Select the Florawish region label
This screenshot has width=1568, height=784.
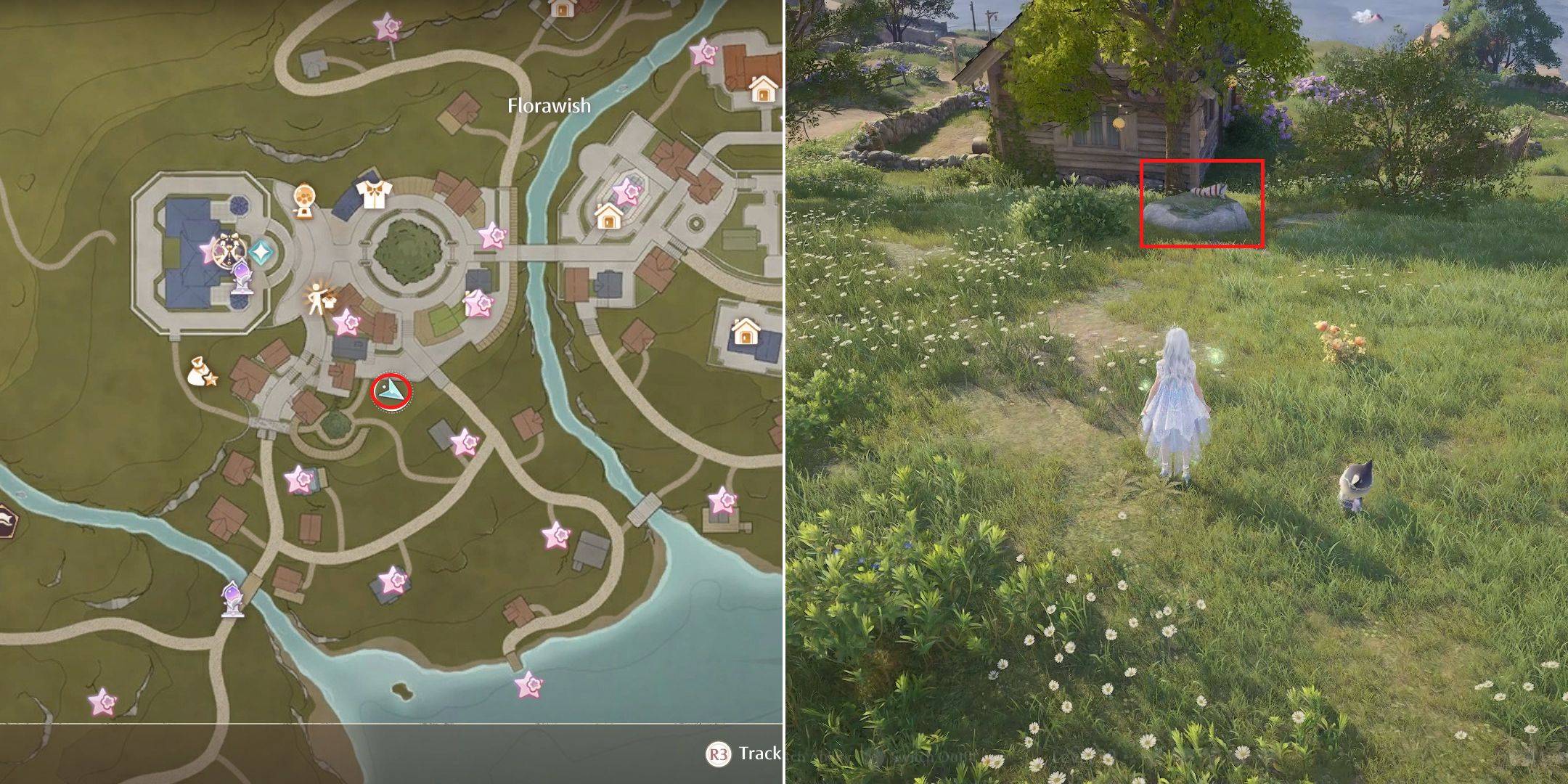coord(549,106)
